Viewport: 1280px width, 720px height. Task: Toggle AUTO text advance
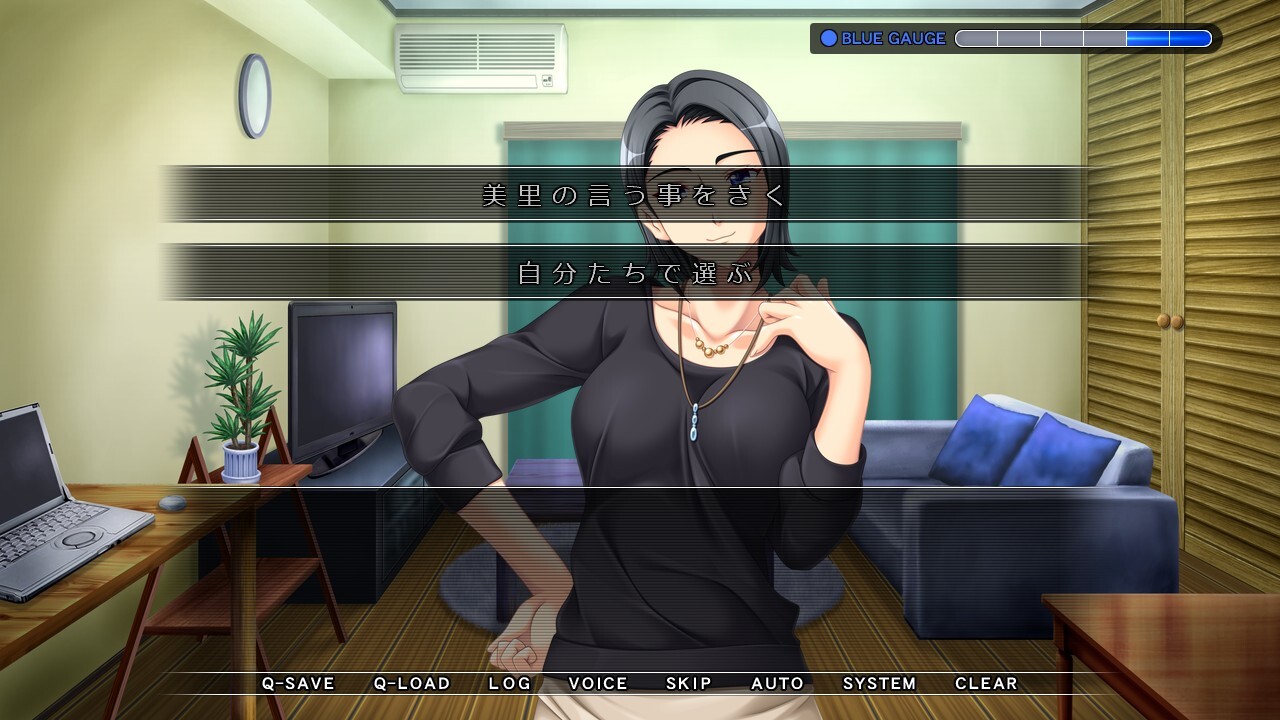pos(777,684)
